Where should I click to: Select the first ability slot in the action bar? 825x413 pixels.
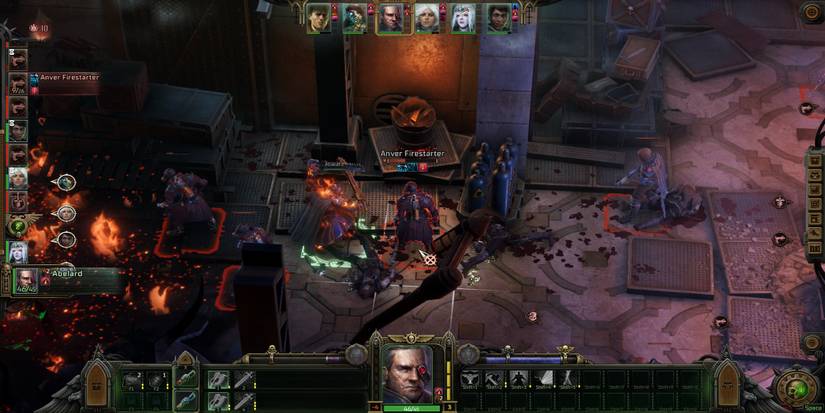pos(470,378)
